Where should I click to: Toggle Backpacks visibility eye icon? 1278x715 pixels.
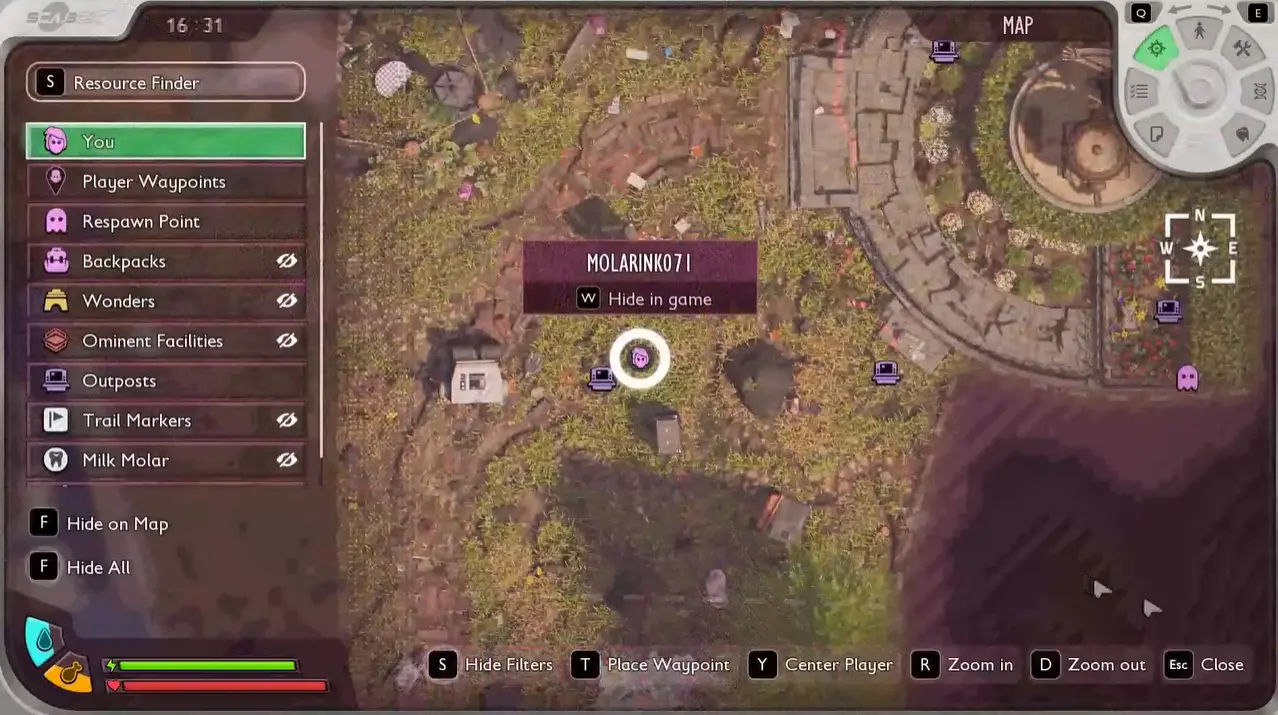[287, 261]
